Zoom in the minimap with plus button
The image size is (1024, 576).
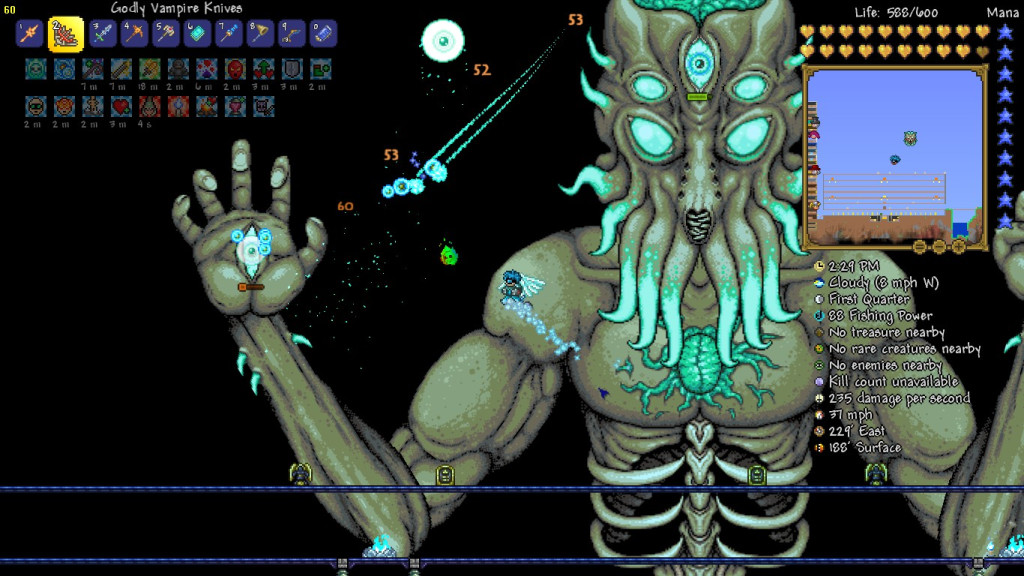click(958, 246)
